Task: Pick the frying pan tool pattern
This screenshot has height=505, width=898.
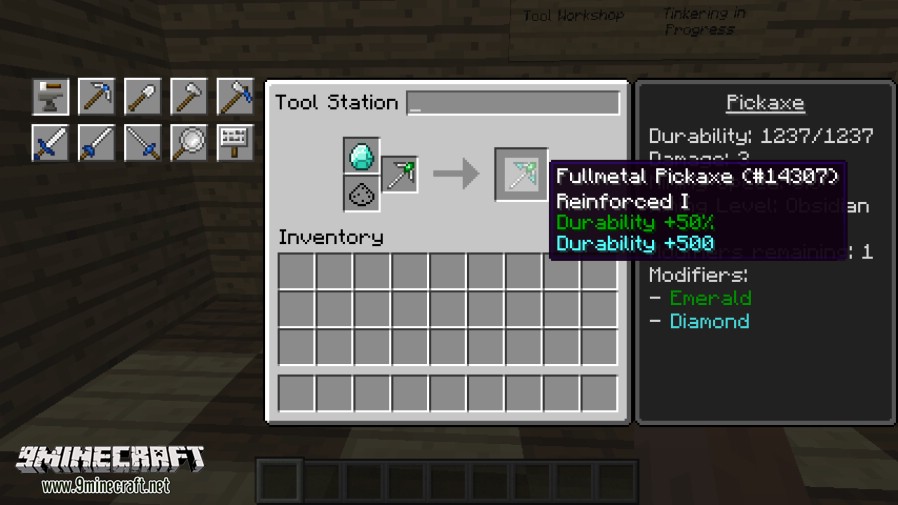Action: click(x=188, y=143)
